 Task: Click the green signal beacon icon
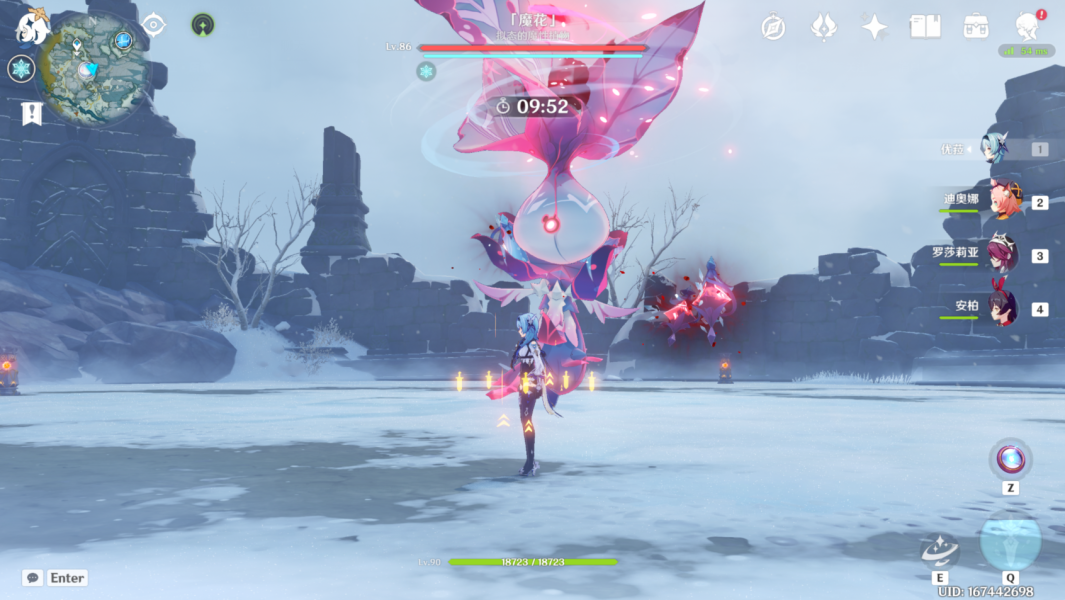[x=203, y=25]
